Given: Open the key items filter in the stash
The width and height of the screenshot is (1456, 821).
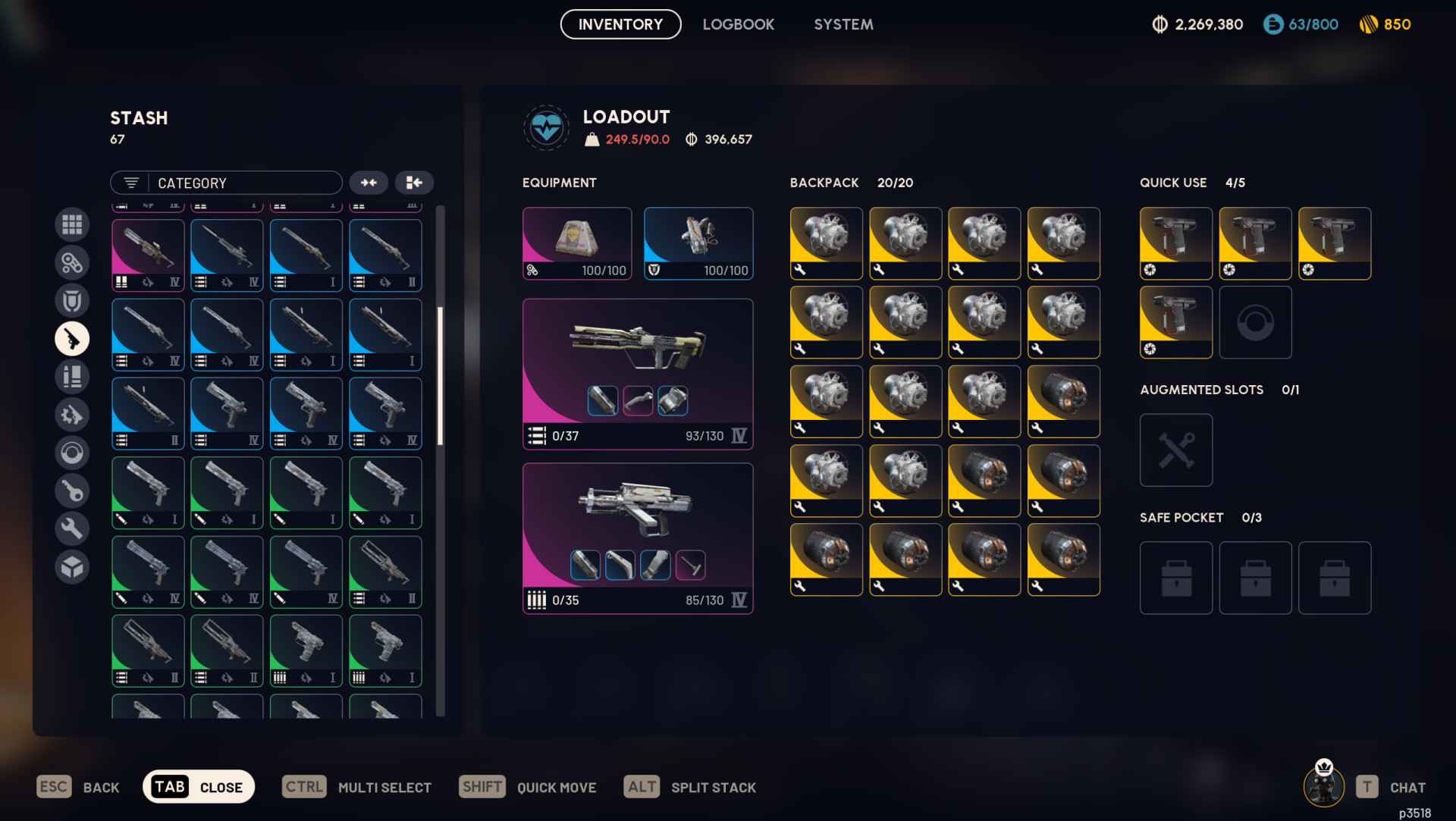Looking at the screenshot, I should [x=72, y=490].
